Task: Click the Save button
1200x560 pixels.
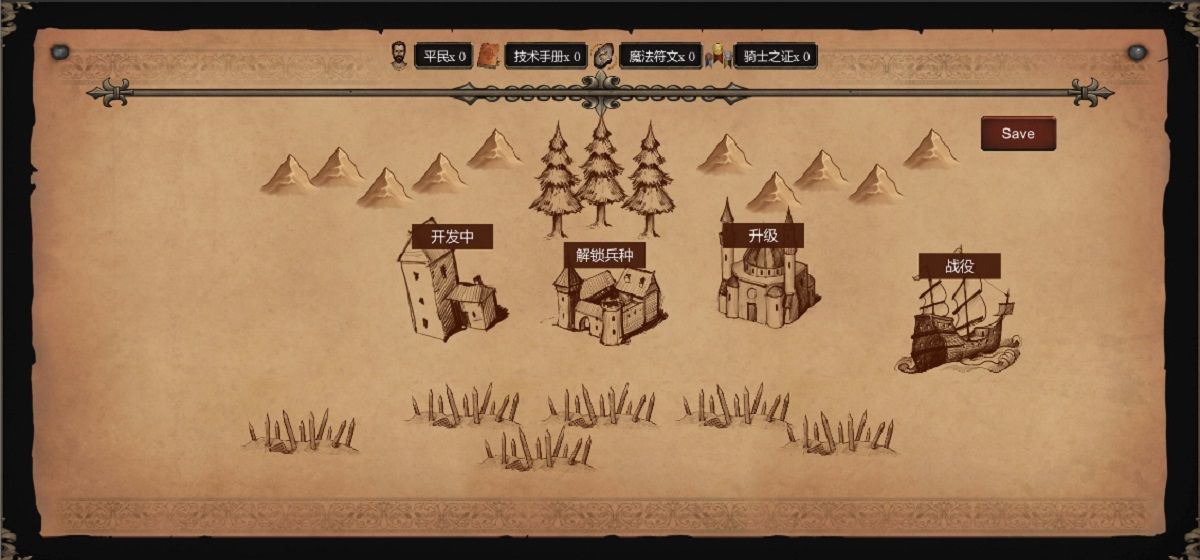Action: (1017, 134)
